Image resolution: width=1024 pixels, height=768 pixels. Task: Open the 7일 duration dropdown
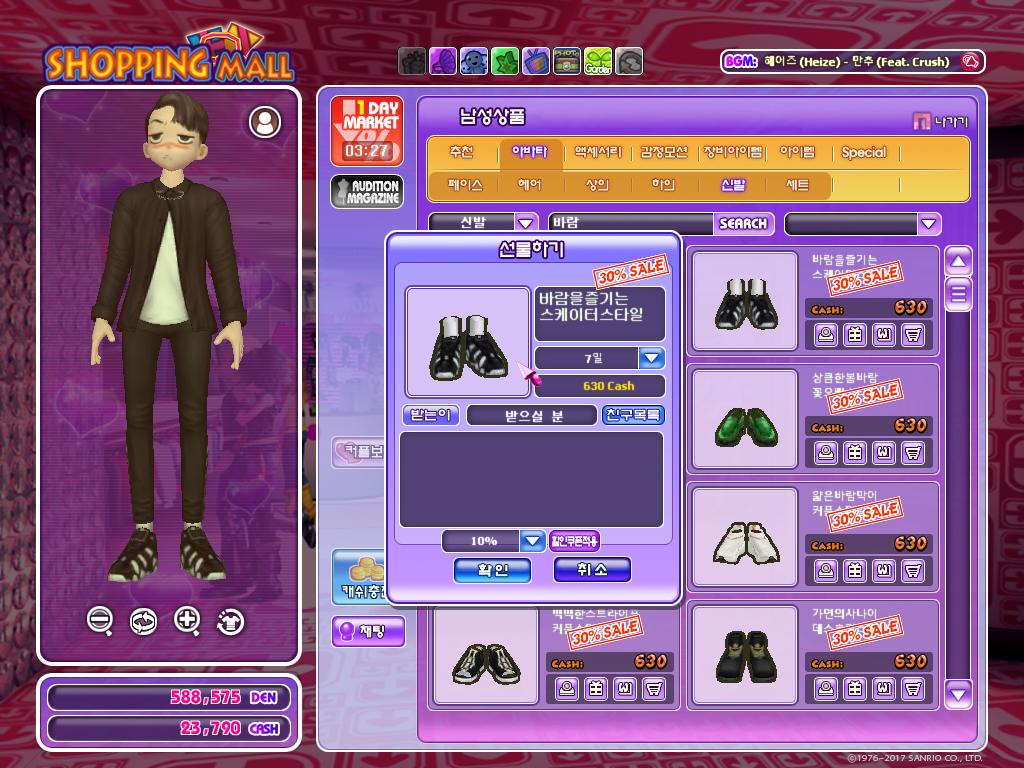[x=652, y=358]
